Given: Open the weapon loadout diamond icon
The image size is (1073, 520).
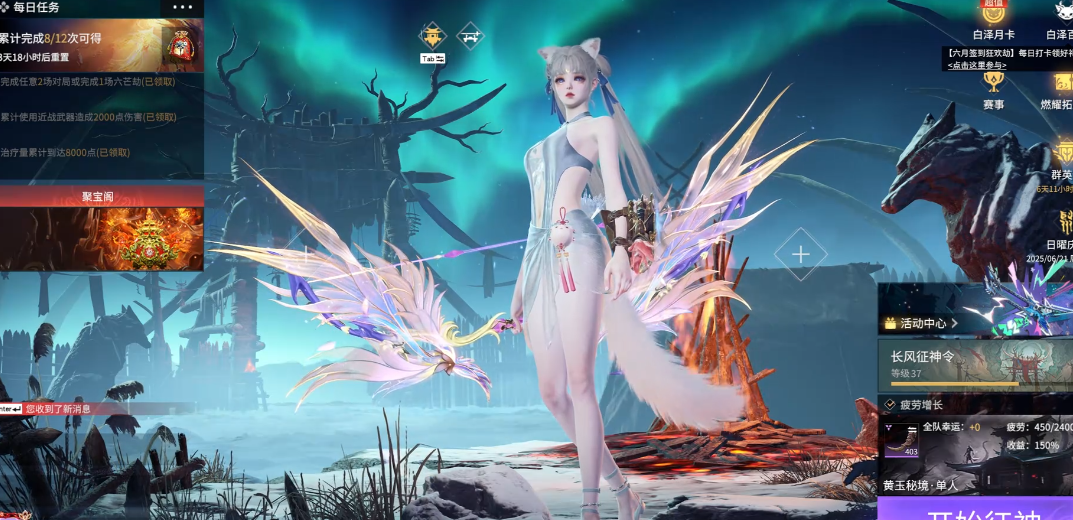Looking at the screenshot, I should [469, 36].
